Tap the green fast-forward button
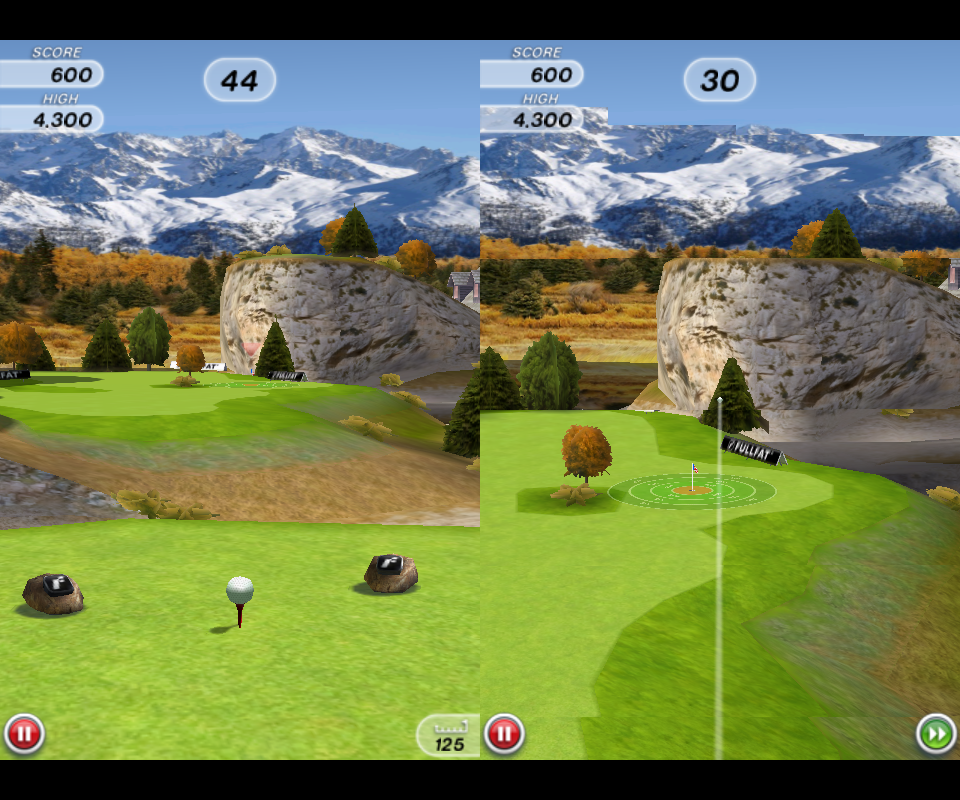The width and height of the screenshot is (960, 800). 936,735
